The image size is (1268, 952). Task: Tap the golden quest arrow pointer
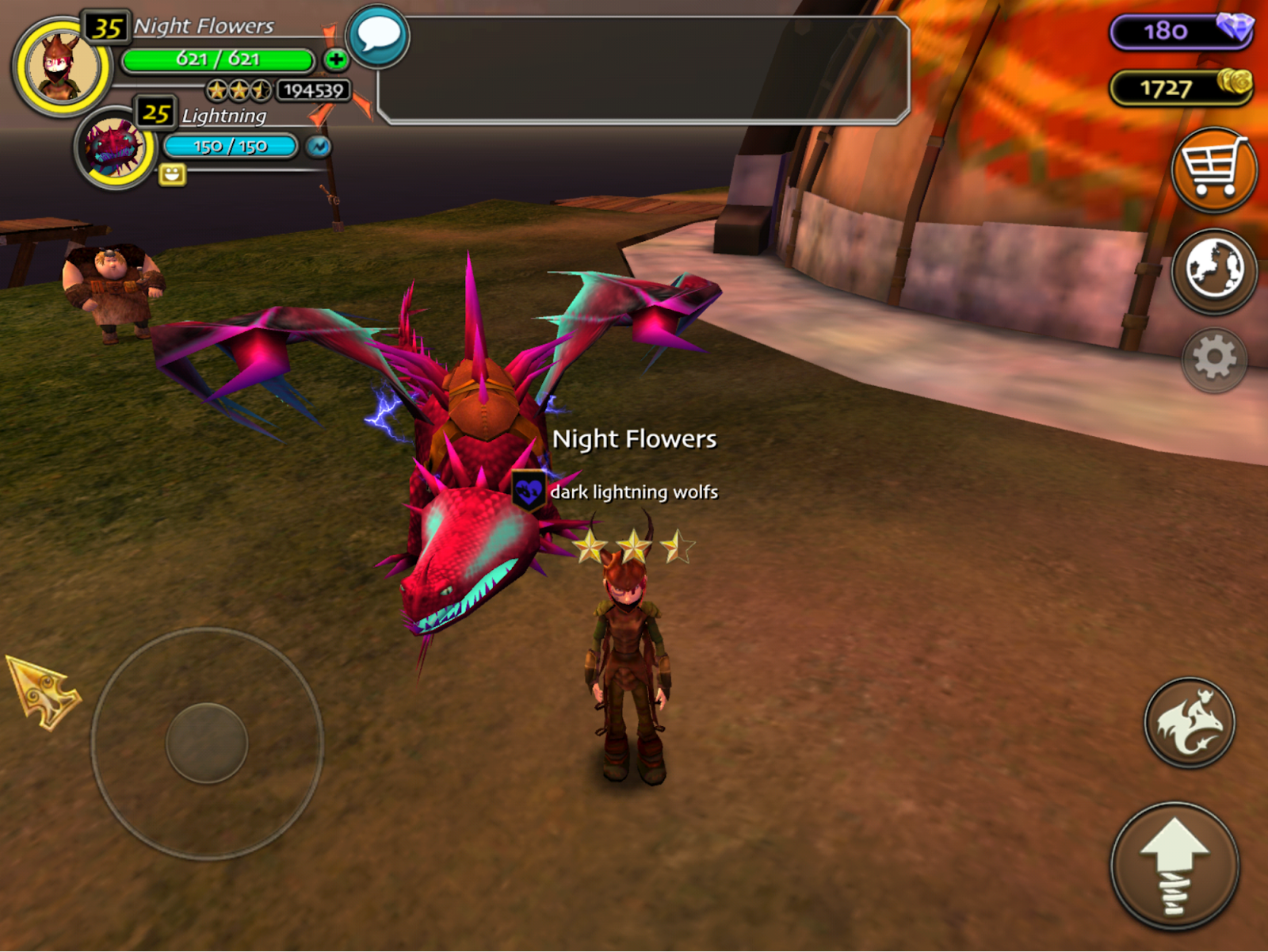pyautogui.click(x=44, y=691)
